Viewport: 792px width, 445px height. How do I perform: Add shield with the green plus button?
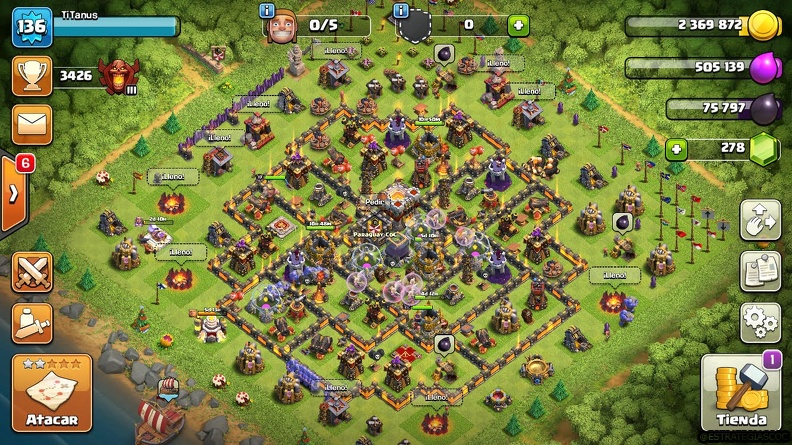click(516, 25)
